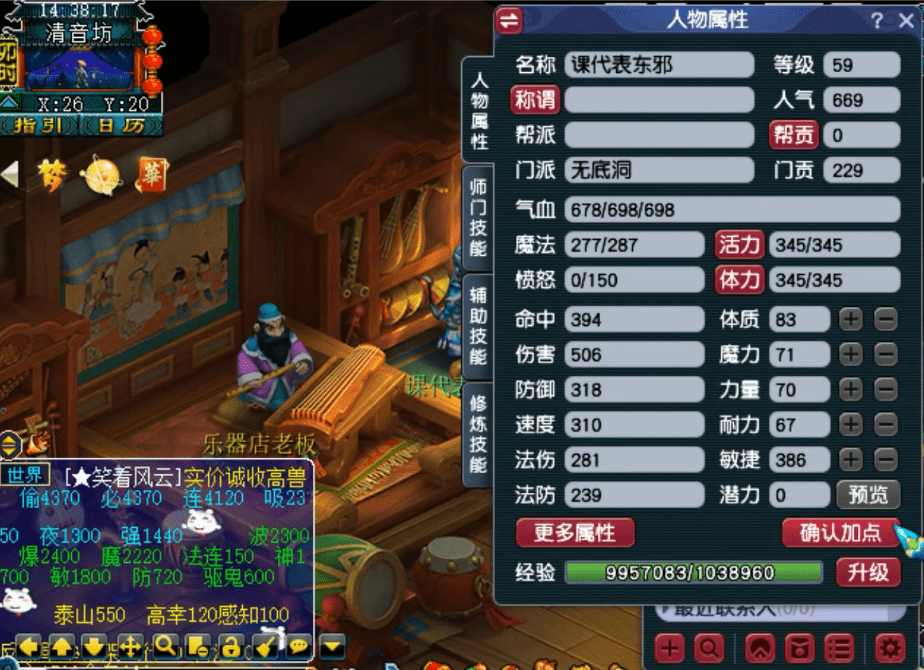Level up using the 升级 button
The width and height of the screenshot is (924, 670).
tap(867, 573)
